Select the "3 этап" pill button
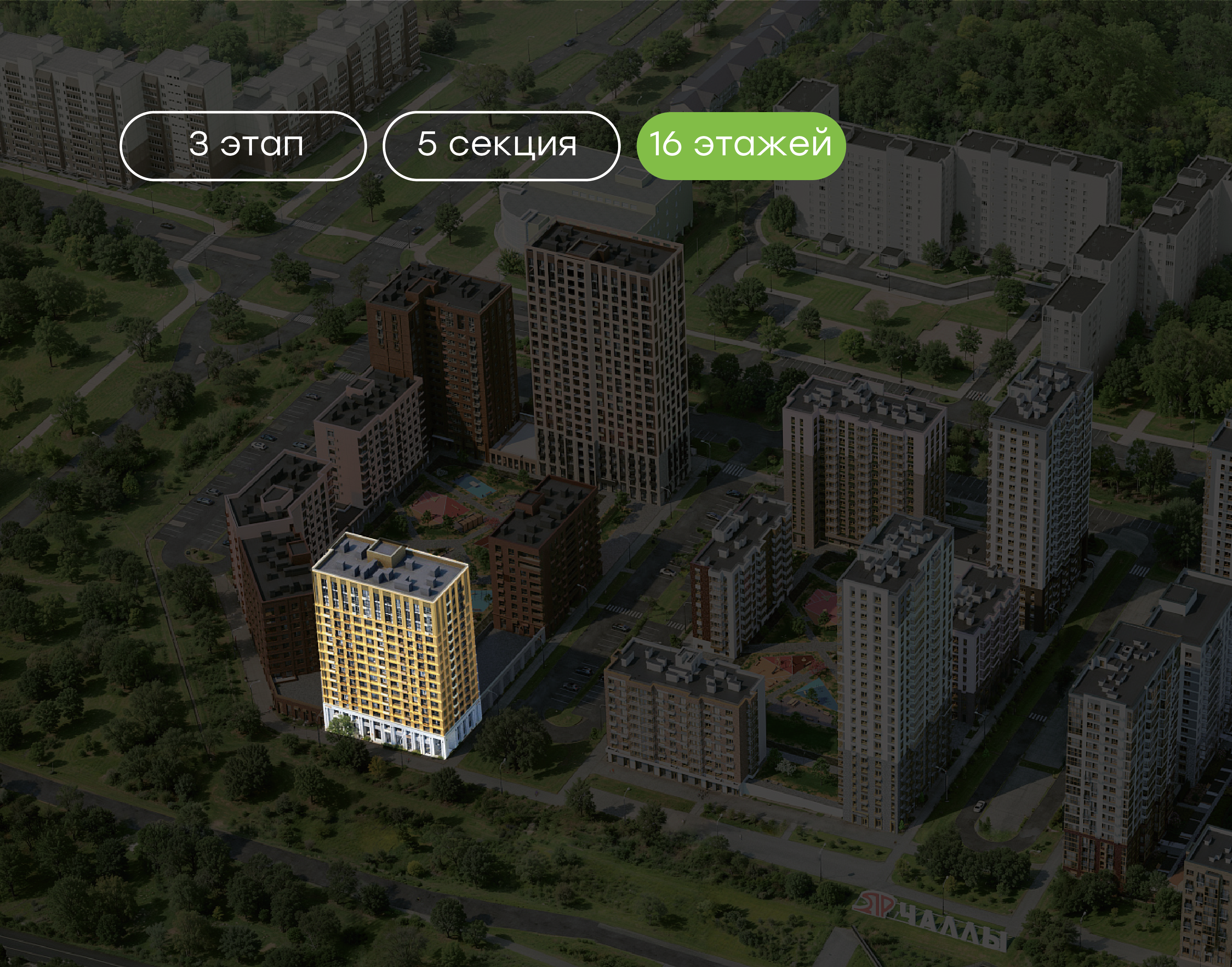Image resolution: width=1232 pixels, height=967 pixels. 243,146
